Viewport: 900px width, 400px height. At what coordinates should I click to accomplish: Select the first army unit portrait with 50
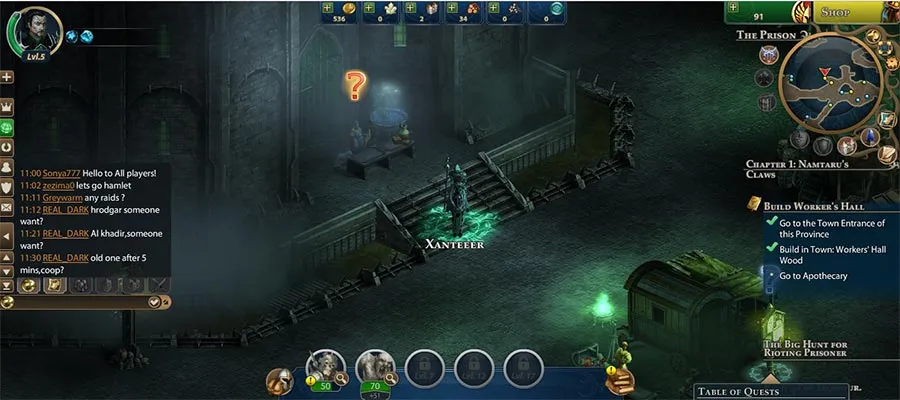pyautogui.click(x=327, y=368)
